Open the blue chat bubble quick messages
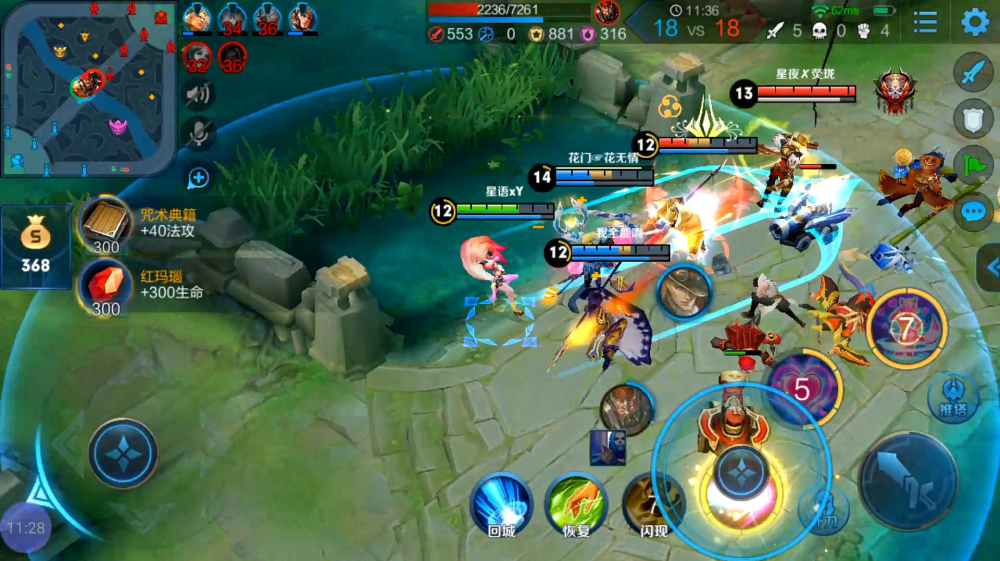1000x561 pixels. click(x=974, y=212)
